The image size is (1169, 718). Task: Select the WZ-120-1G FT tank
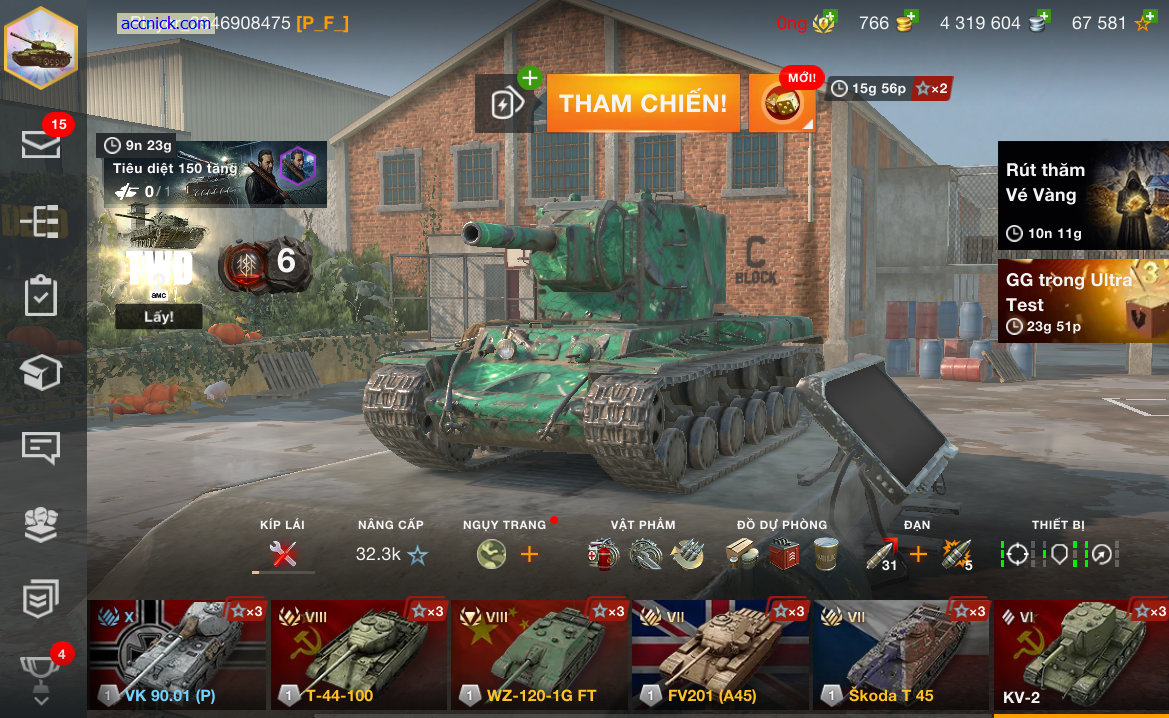[540, 655]
